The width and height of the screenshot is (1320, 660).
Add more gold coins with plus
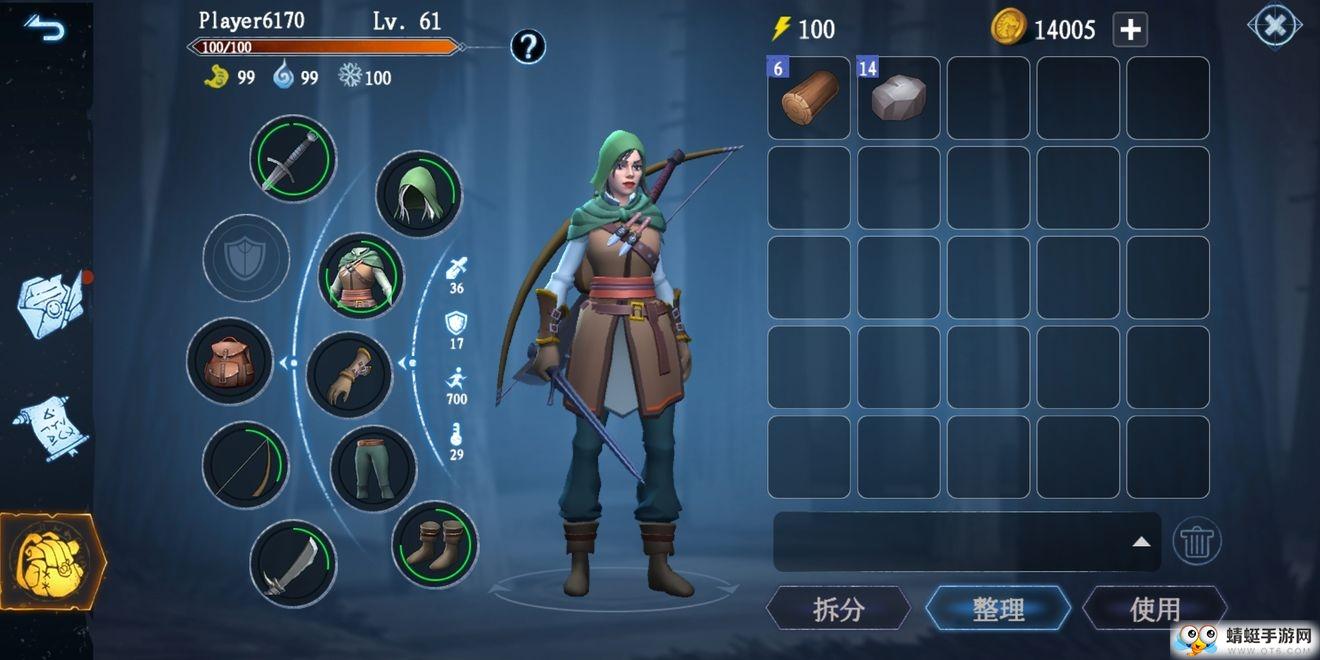coord(1130,30)
